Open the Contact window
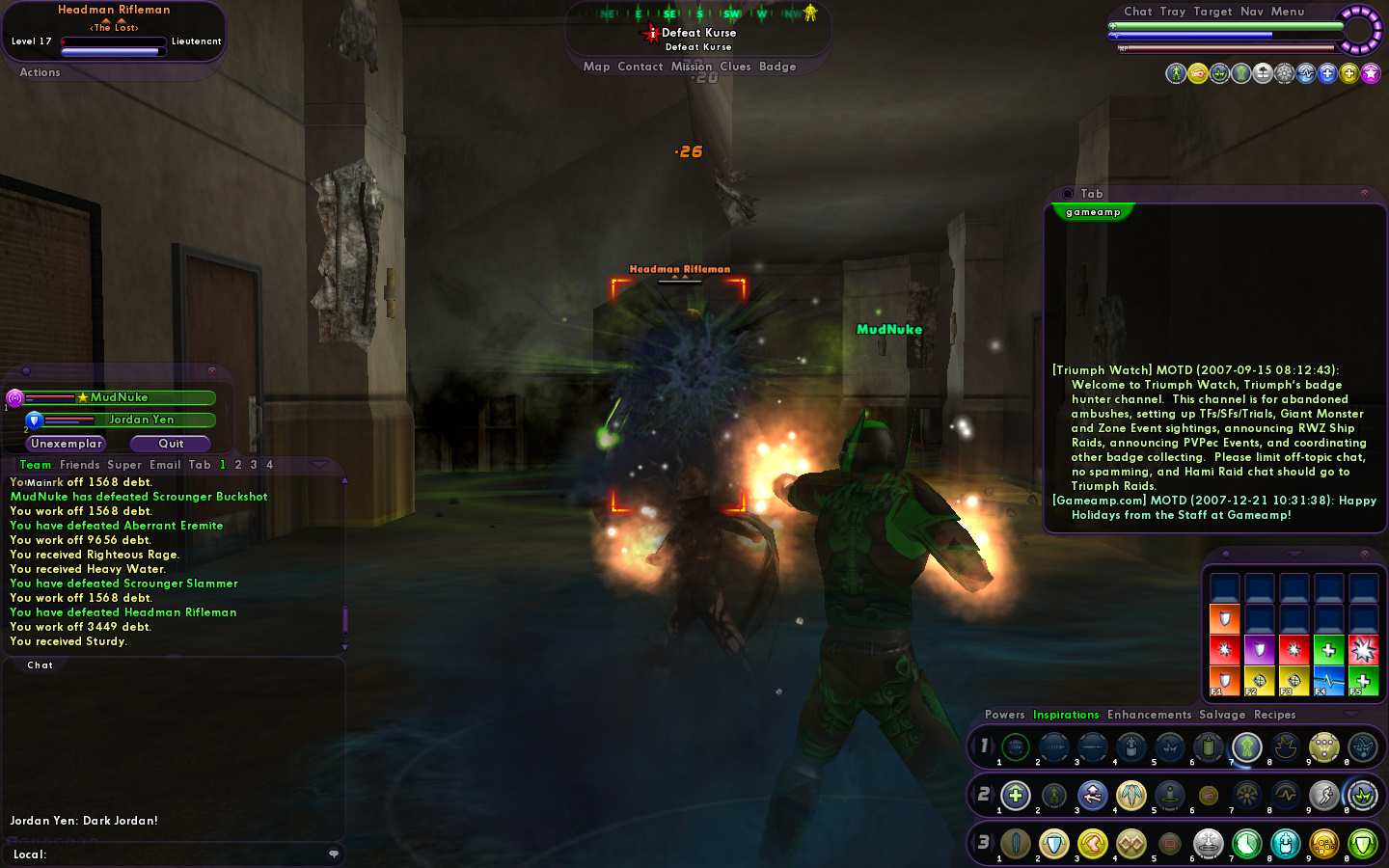 click(x=640, y=67)
